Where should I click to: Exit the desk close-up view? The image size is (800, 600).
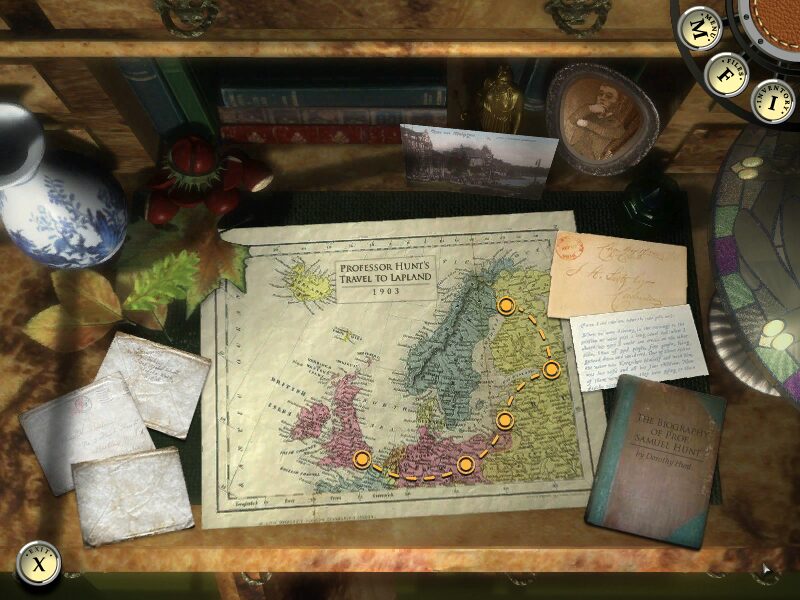pyautogui.click(x=38, y=565)
